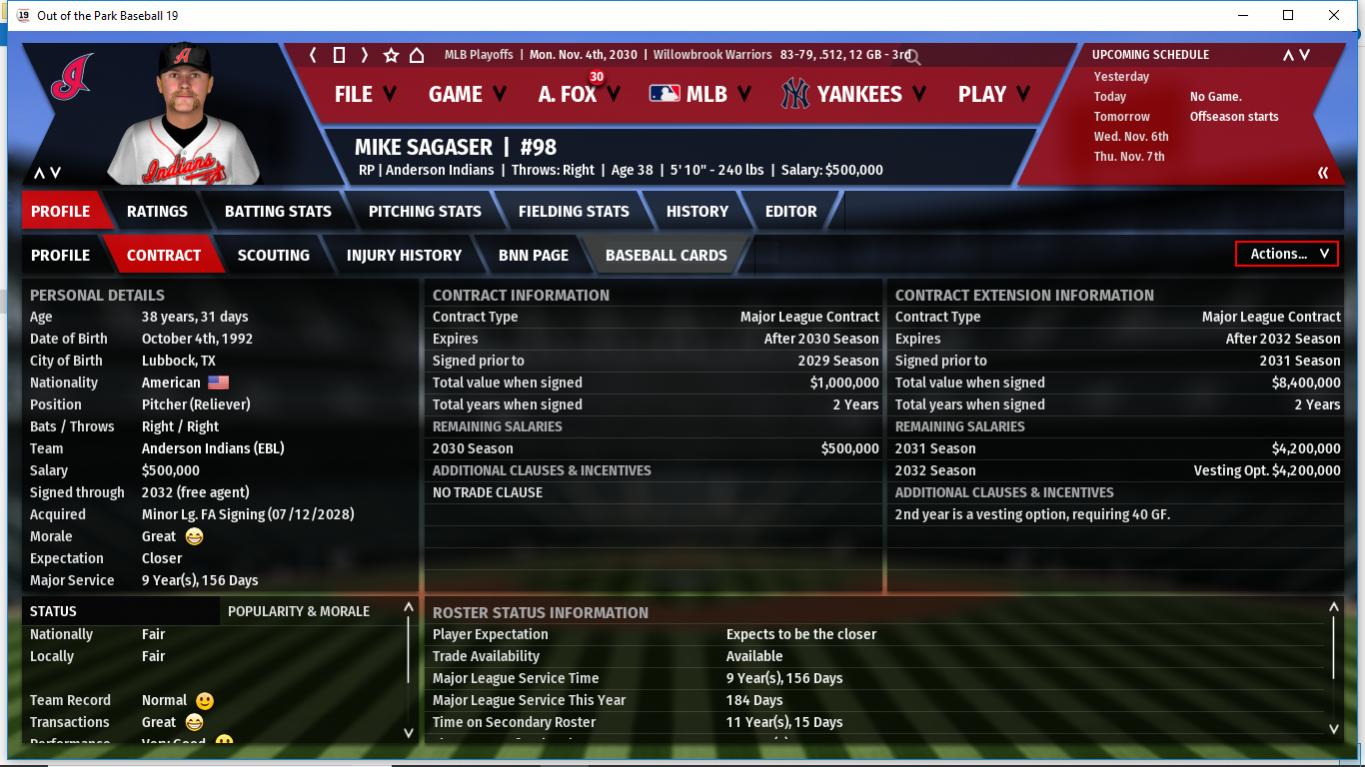
Task: Open the MLB league menu
Action: coord(702,94)
